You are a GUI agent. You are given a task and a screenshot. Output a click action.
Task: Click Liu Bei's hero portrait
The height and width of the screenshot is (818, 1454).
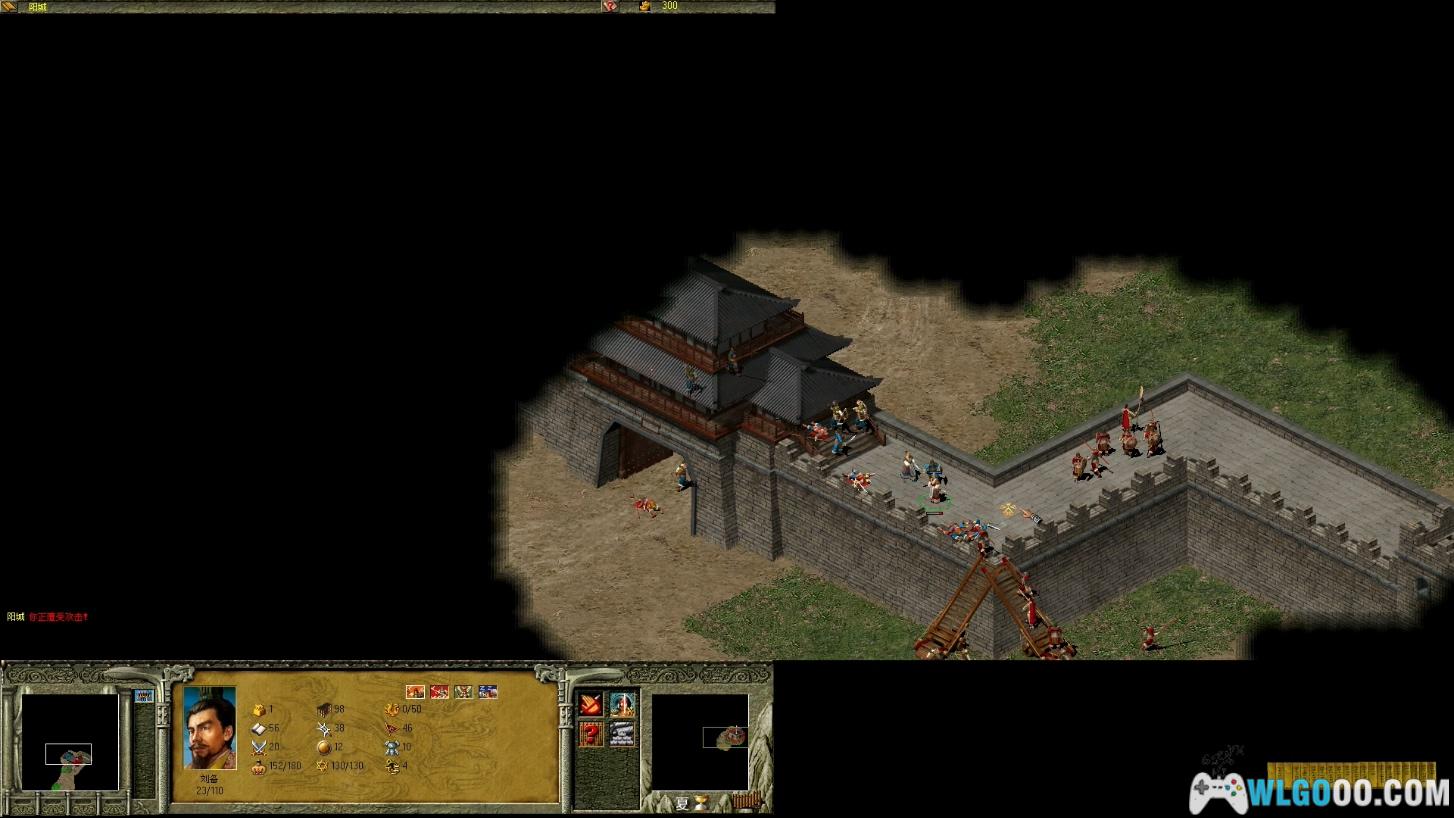coord(210,727)
